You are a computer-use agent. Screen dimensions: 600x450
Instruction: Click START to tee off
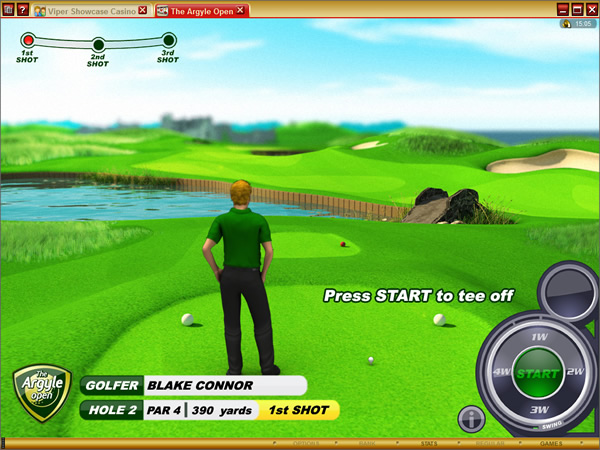pos(538,373)
